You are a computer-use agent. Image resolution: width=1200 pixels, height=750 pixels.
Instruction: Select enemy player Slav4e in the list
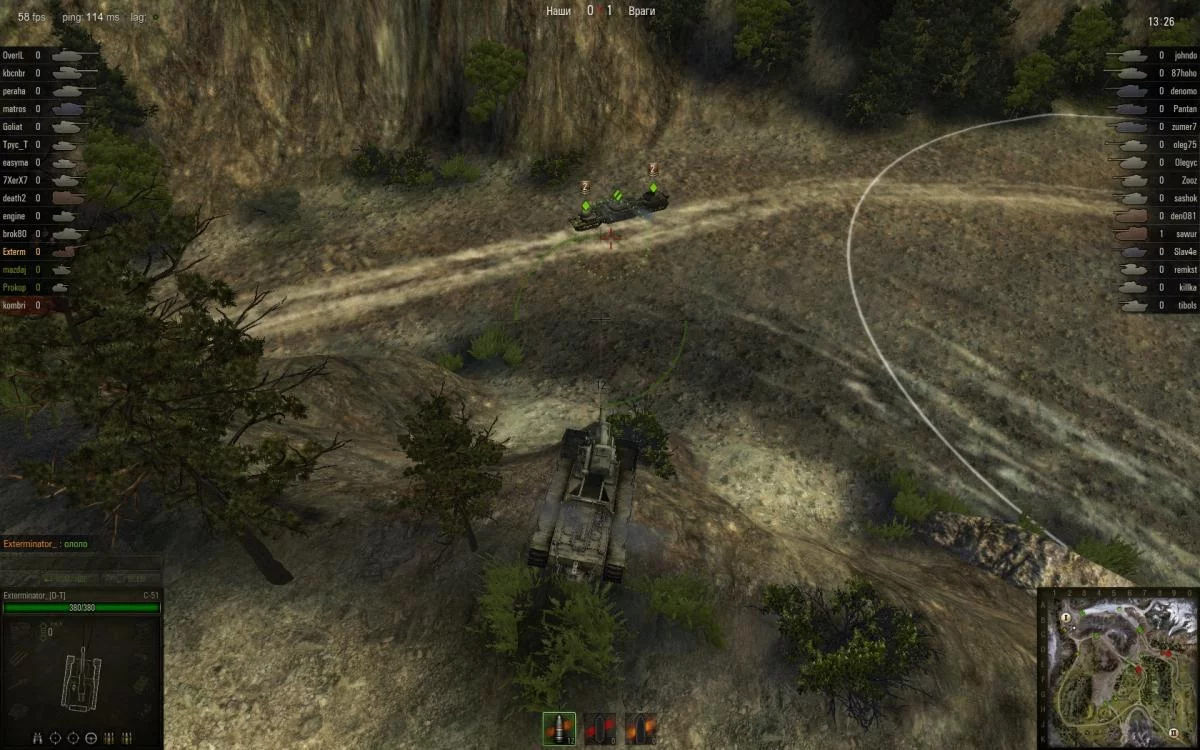pos(1185,251)
